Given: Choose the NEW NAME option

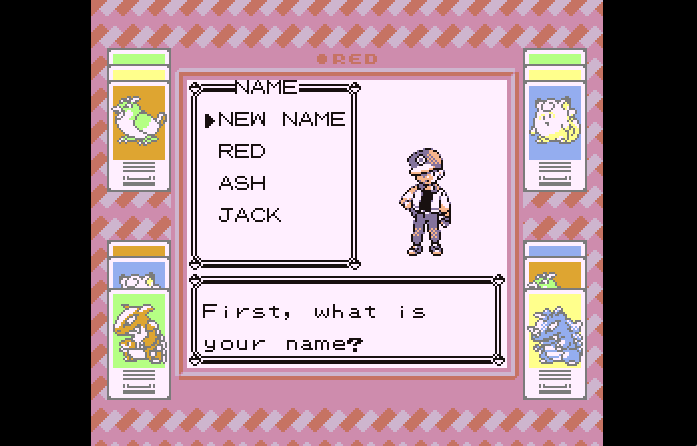Looking at the screenshot, I should (x=280, y=120).
